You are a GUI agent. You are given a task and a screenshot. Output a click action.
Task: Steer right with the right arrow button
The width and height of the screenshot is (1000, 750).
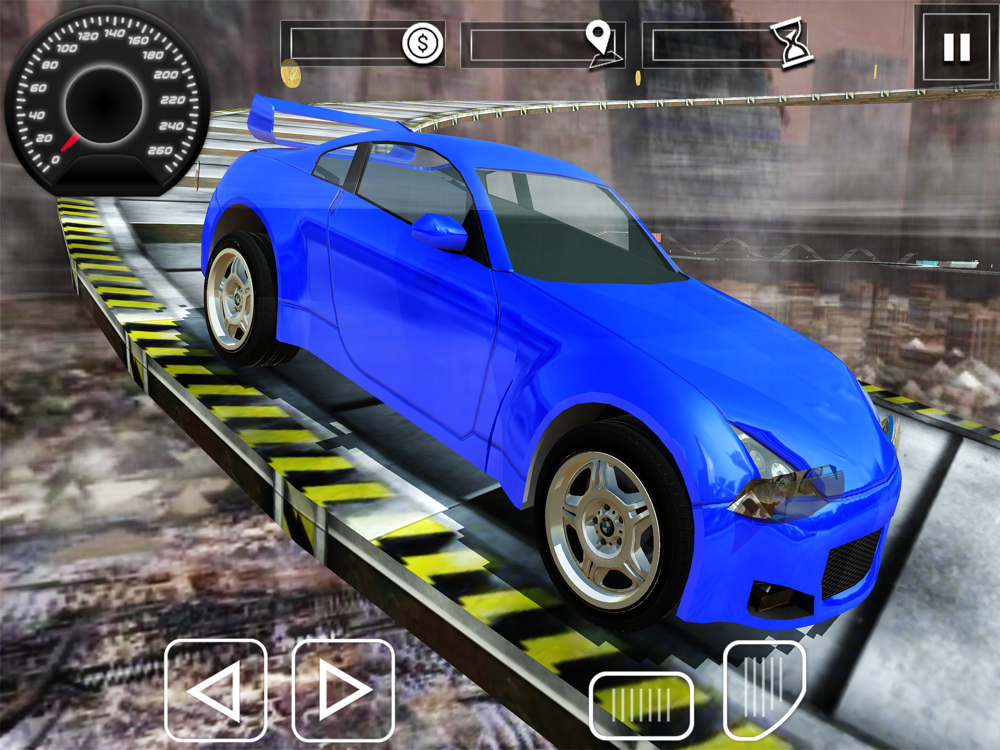click(343, 689)
